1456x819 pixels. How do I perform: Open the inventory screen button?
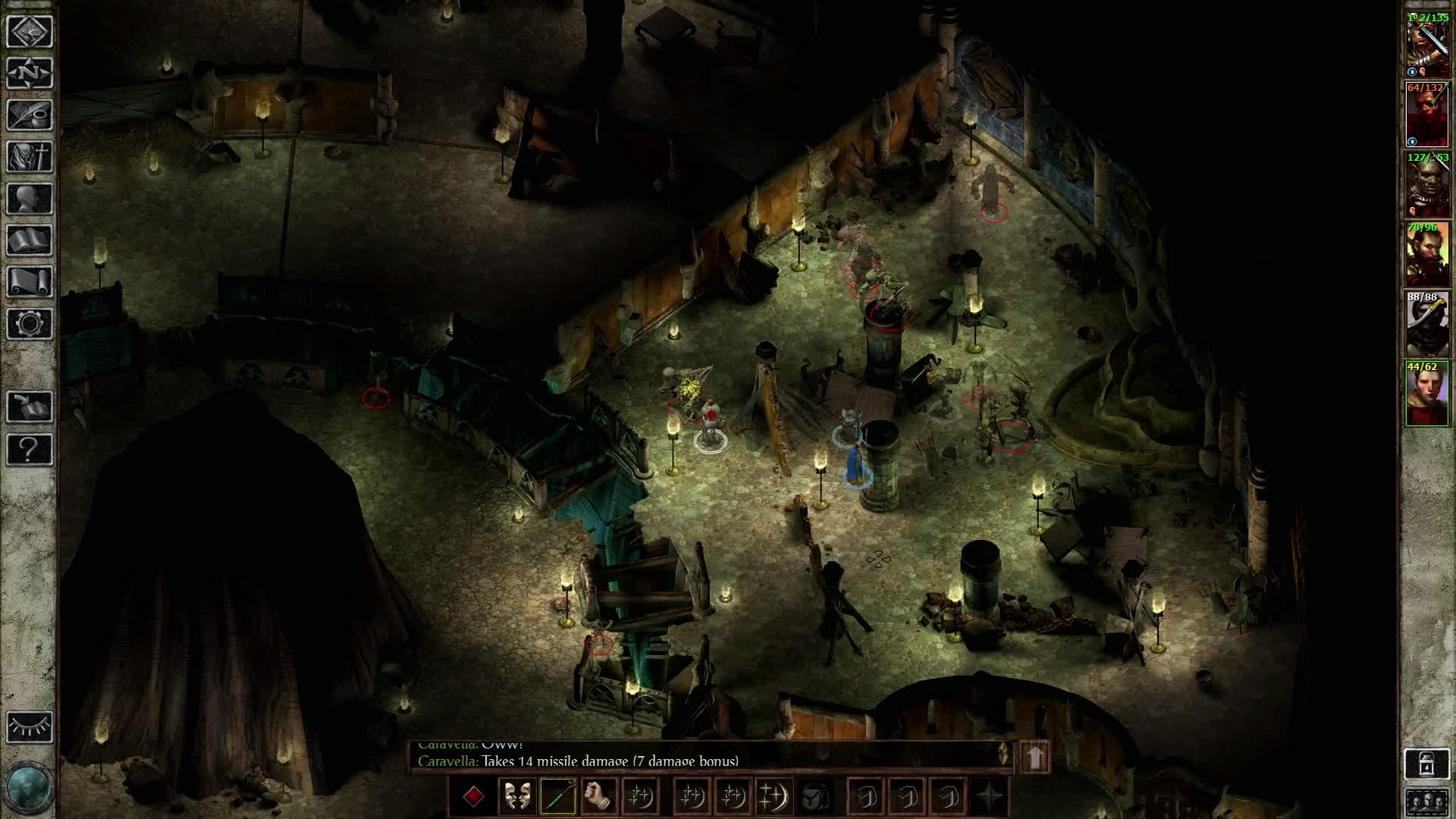coord(30,157)
